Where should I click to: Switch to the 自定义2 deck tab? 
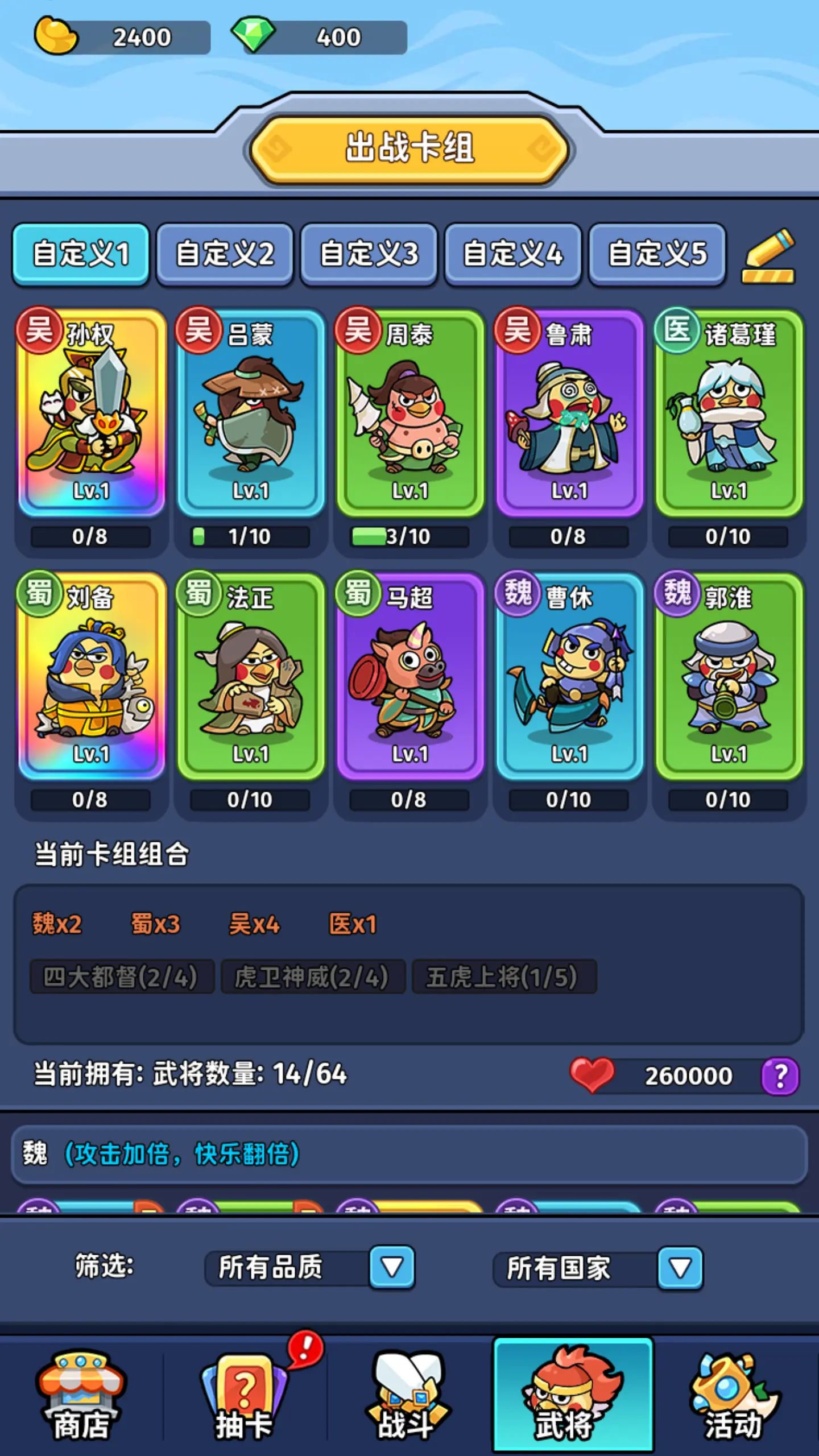225,255
